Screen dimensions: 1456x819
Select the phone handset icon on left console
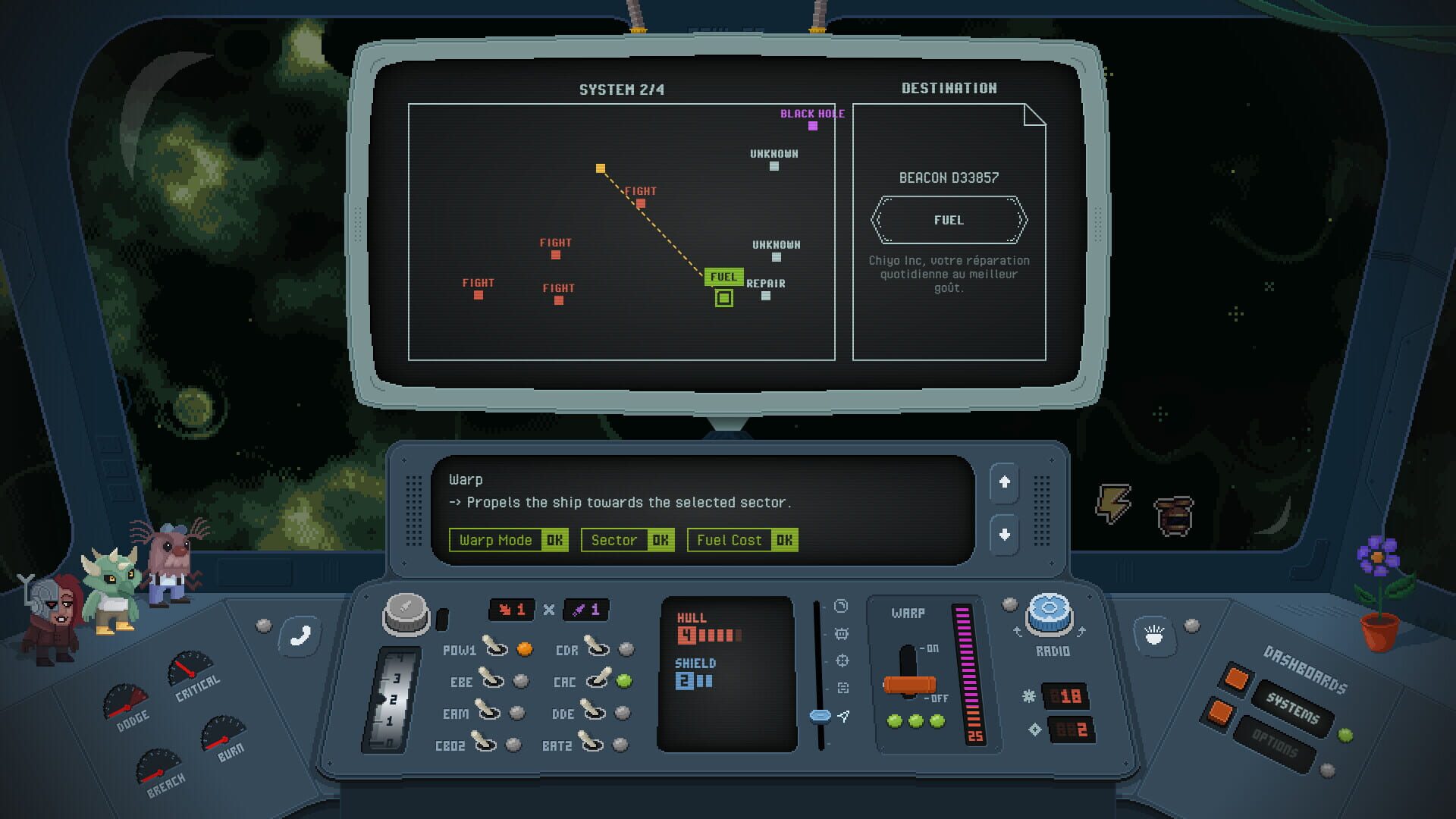point(298,635)
